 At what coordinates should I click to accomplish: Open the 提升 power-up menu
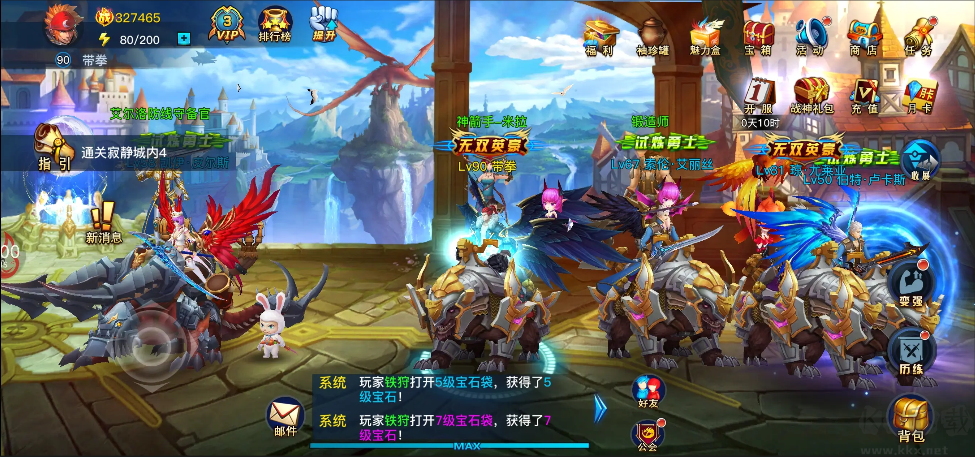[324, 24]
